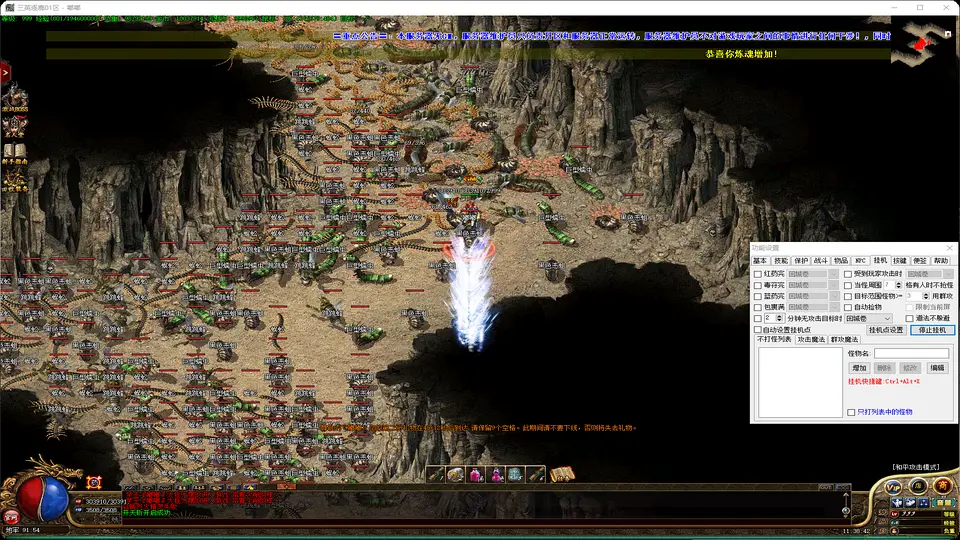
Task: Switch to the 基本 tab
Action: (x=760, y=260)
